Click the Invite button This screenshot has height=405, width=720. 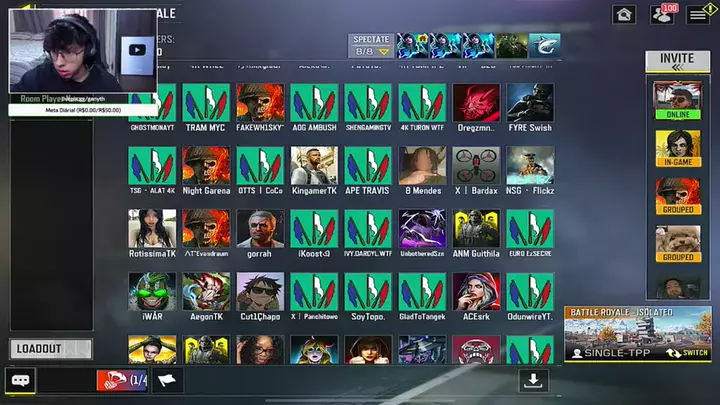tap(677, 61)
